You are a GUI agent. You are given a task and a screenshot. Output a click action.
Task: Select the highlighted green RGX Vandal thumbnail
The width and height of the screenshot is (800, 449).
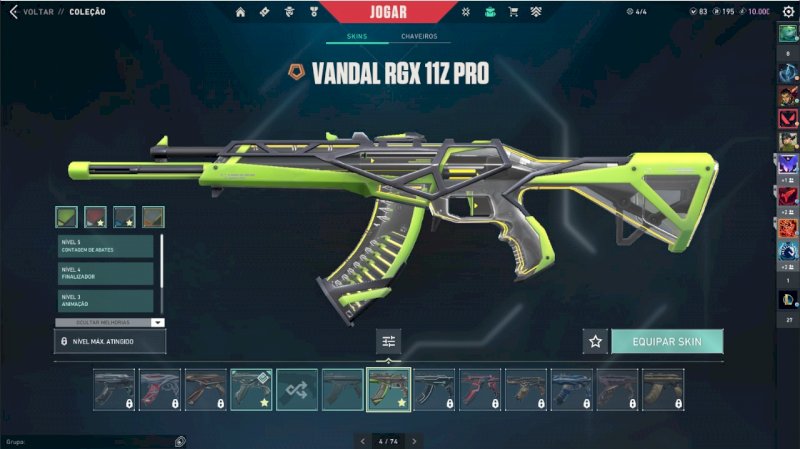coord(389,389)
